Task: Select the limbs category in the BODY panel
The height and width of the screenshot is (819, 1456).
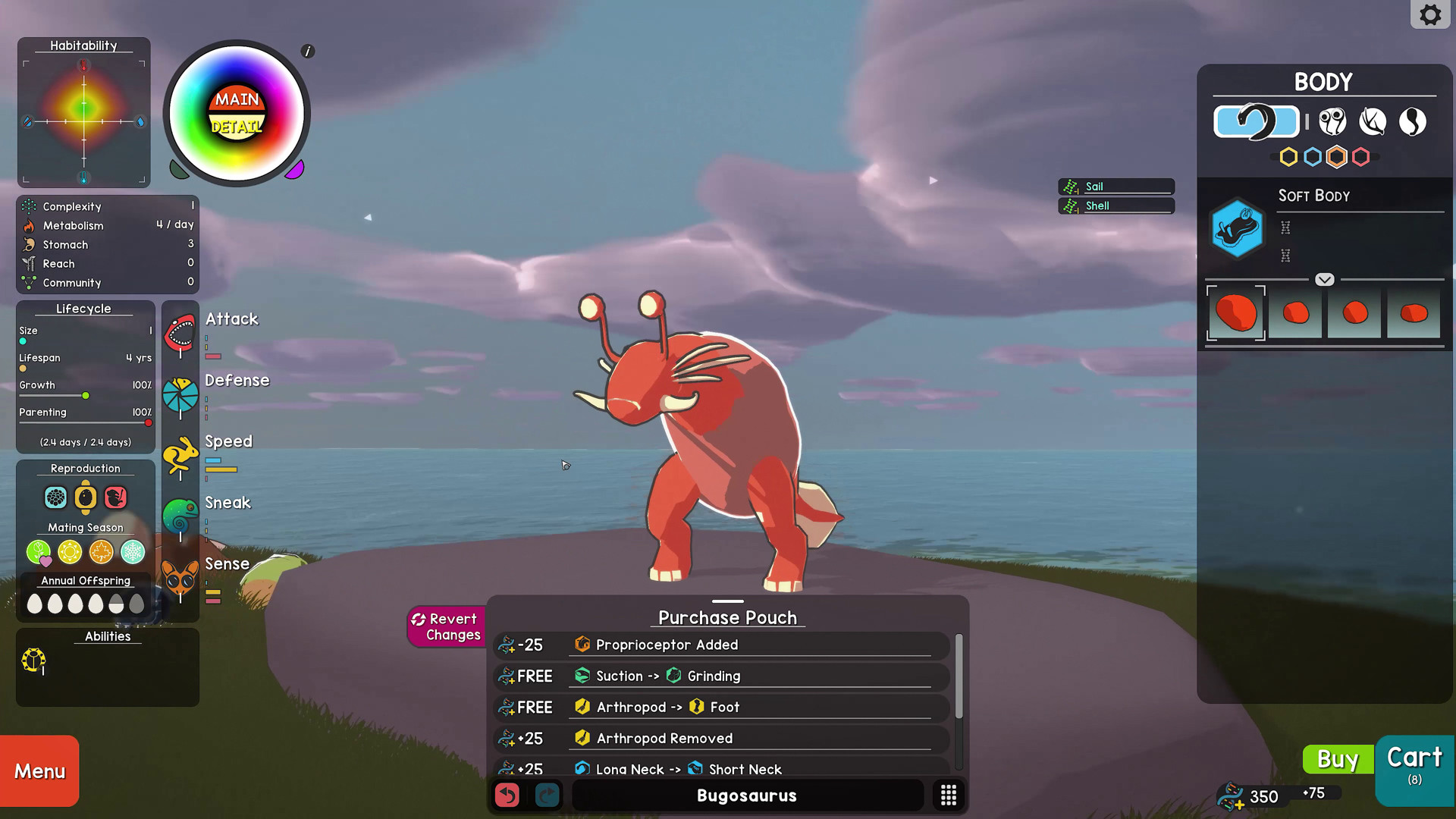Action: 1373,121
